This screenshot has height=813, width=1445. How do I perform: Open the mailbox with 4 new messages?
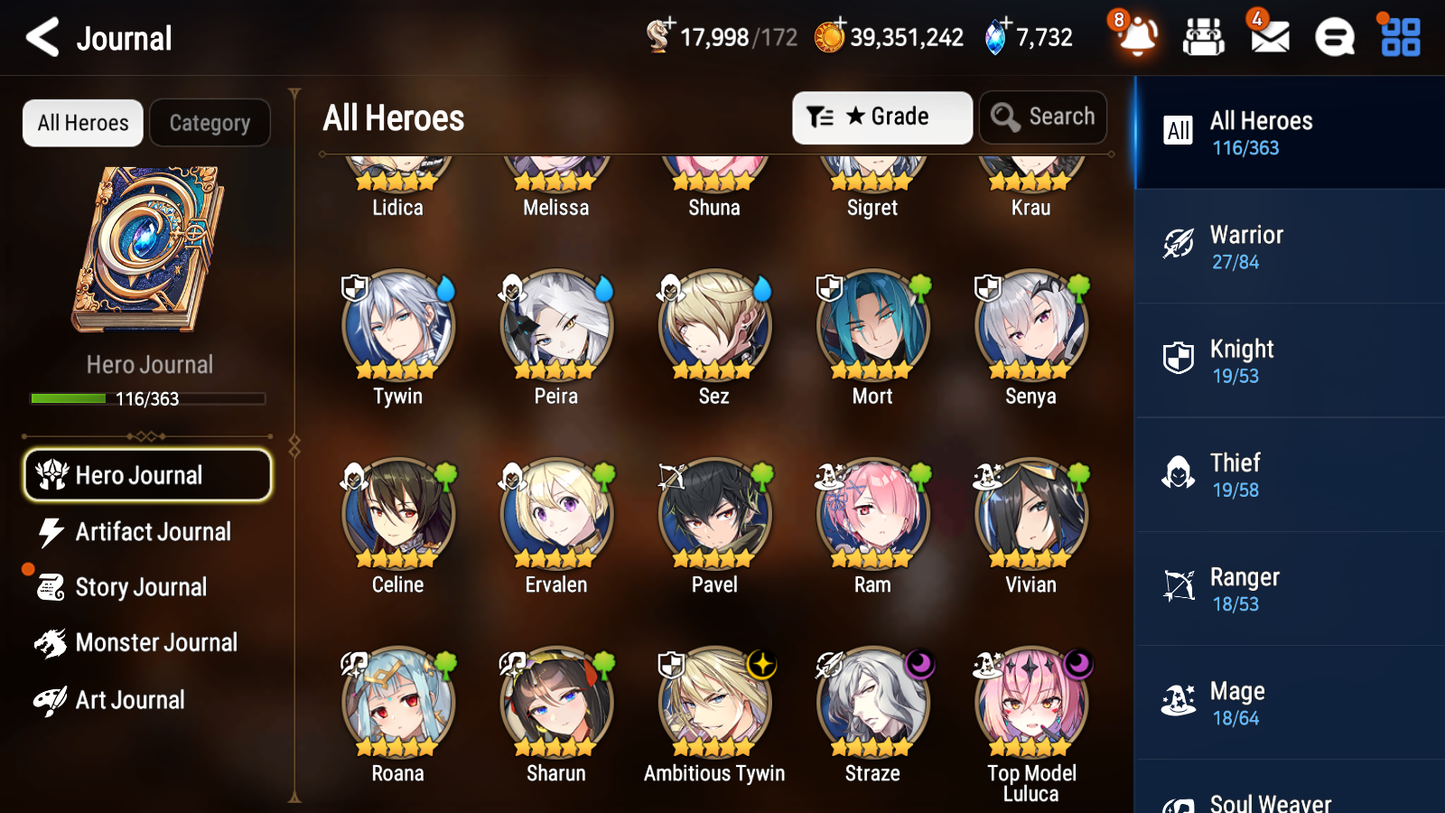pyautogui.click(x=1268, y=36)
